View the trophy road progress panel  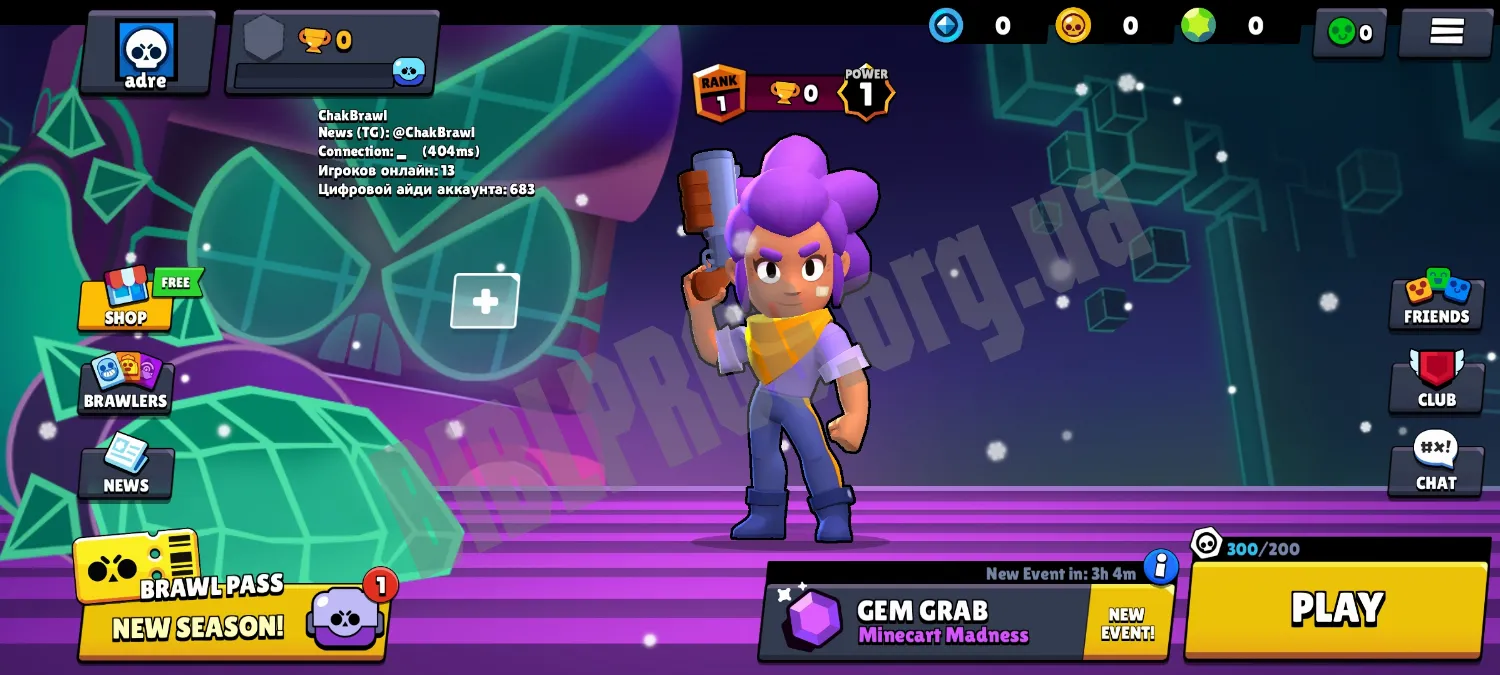332,52
